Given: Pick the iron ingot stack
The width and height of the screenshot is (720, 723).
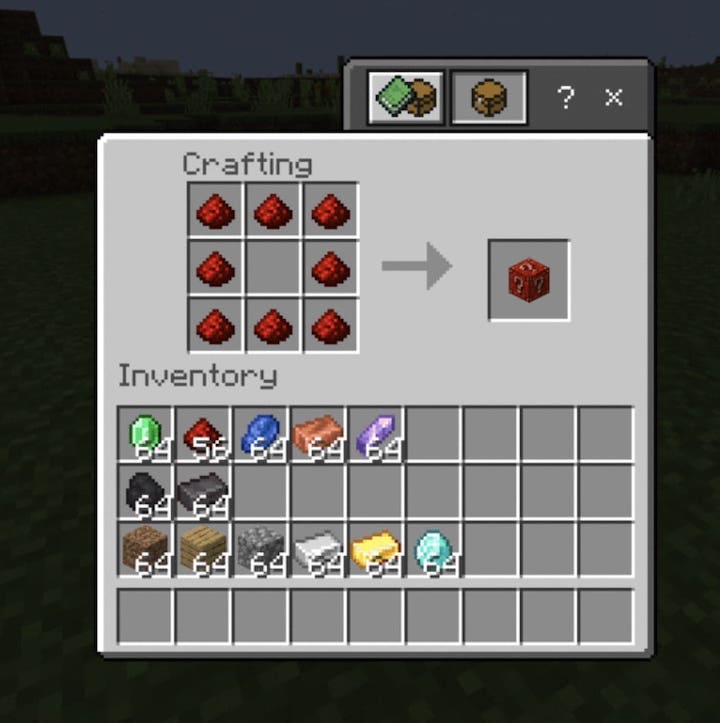Looking at the screenshot, I should pos(319,549).
